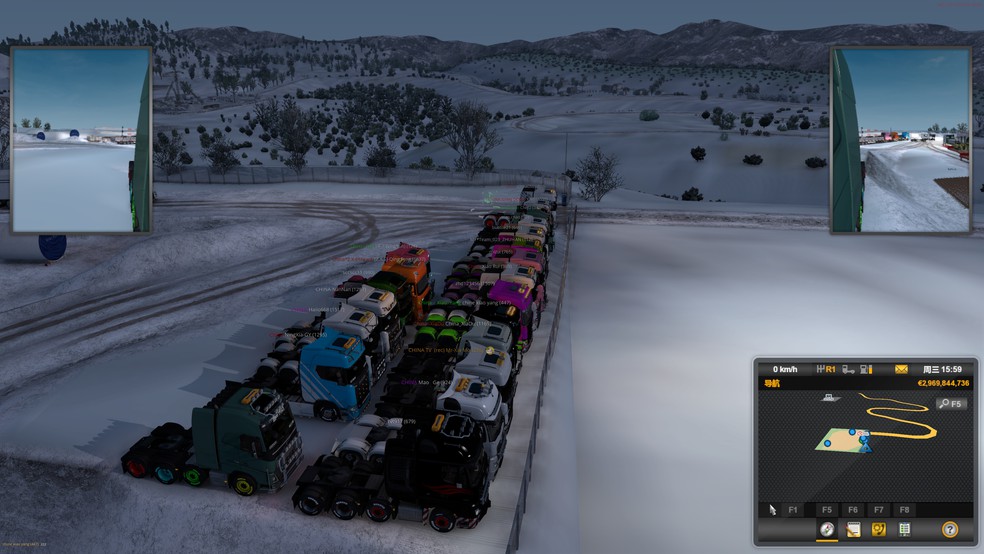Open the yellow envelope mail icon
Image resolution: width=984 pixels, height=554 pixels.
coord(901,369)
